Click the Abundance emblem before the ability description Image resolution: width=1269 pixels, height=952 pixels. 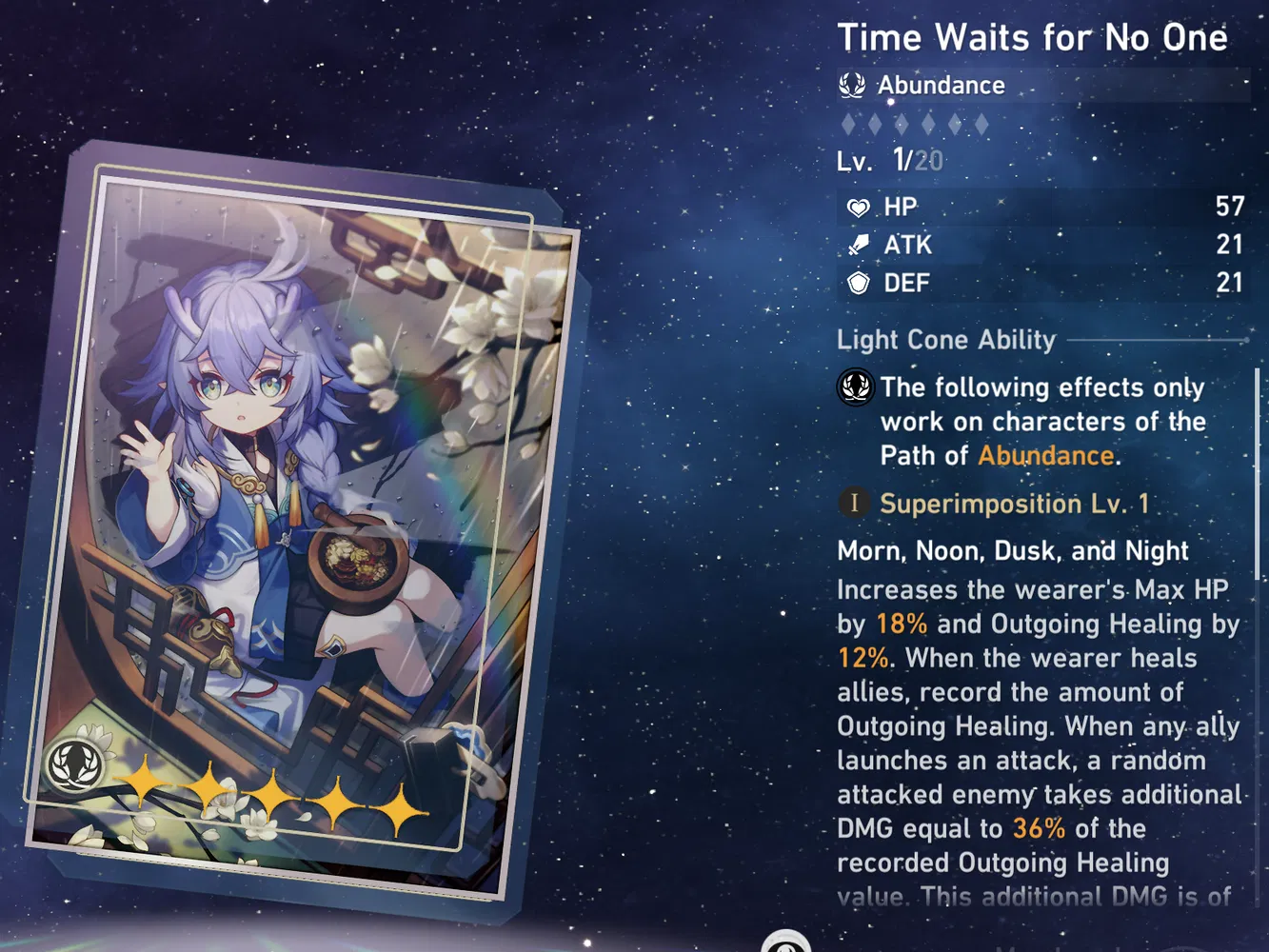[x=854, y=387]
